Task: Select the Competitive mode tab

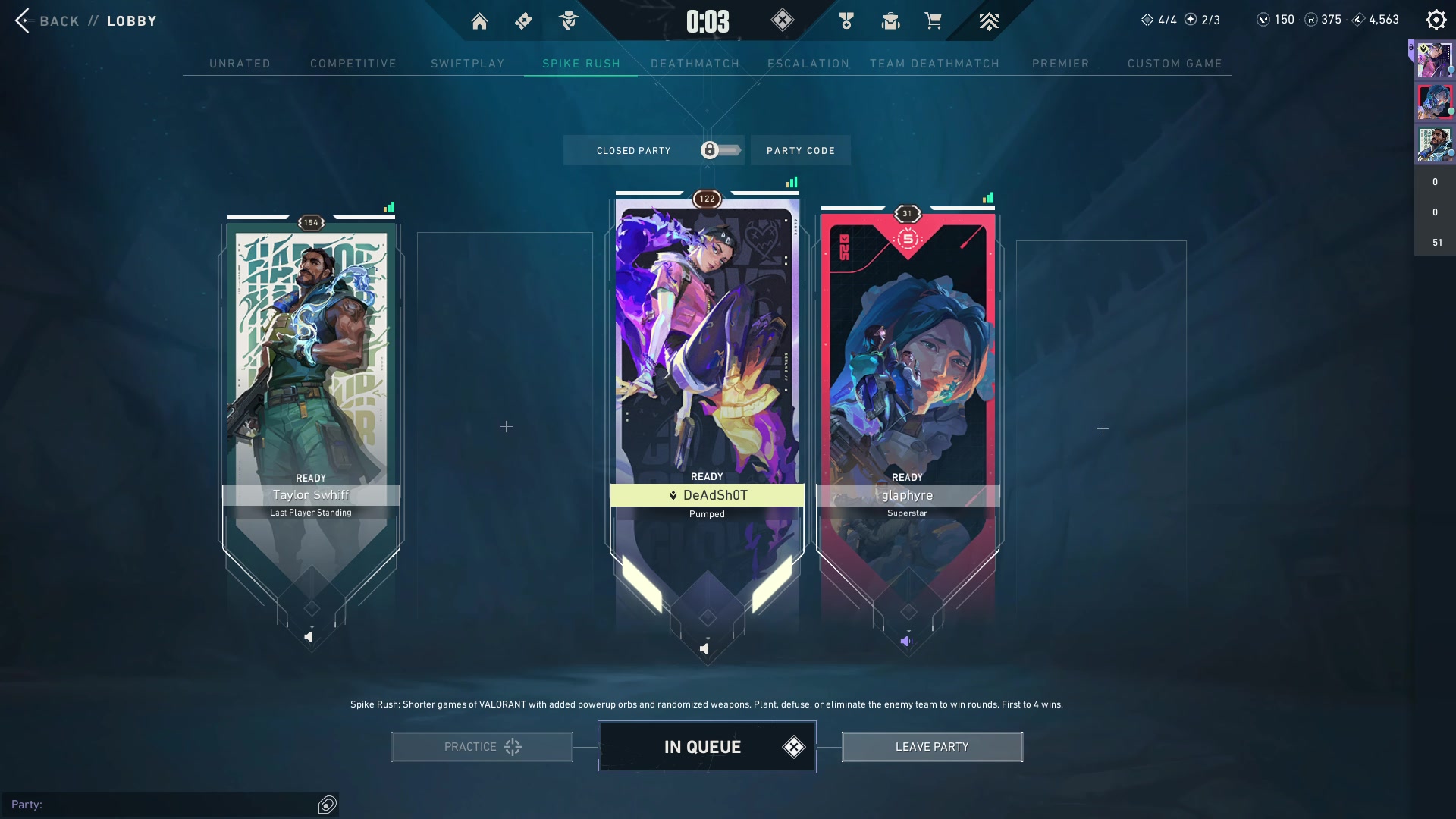Action: 353,64
